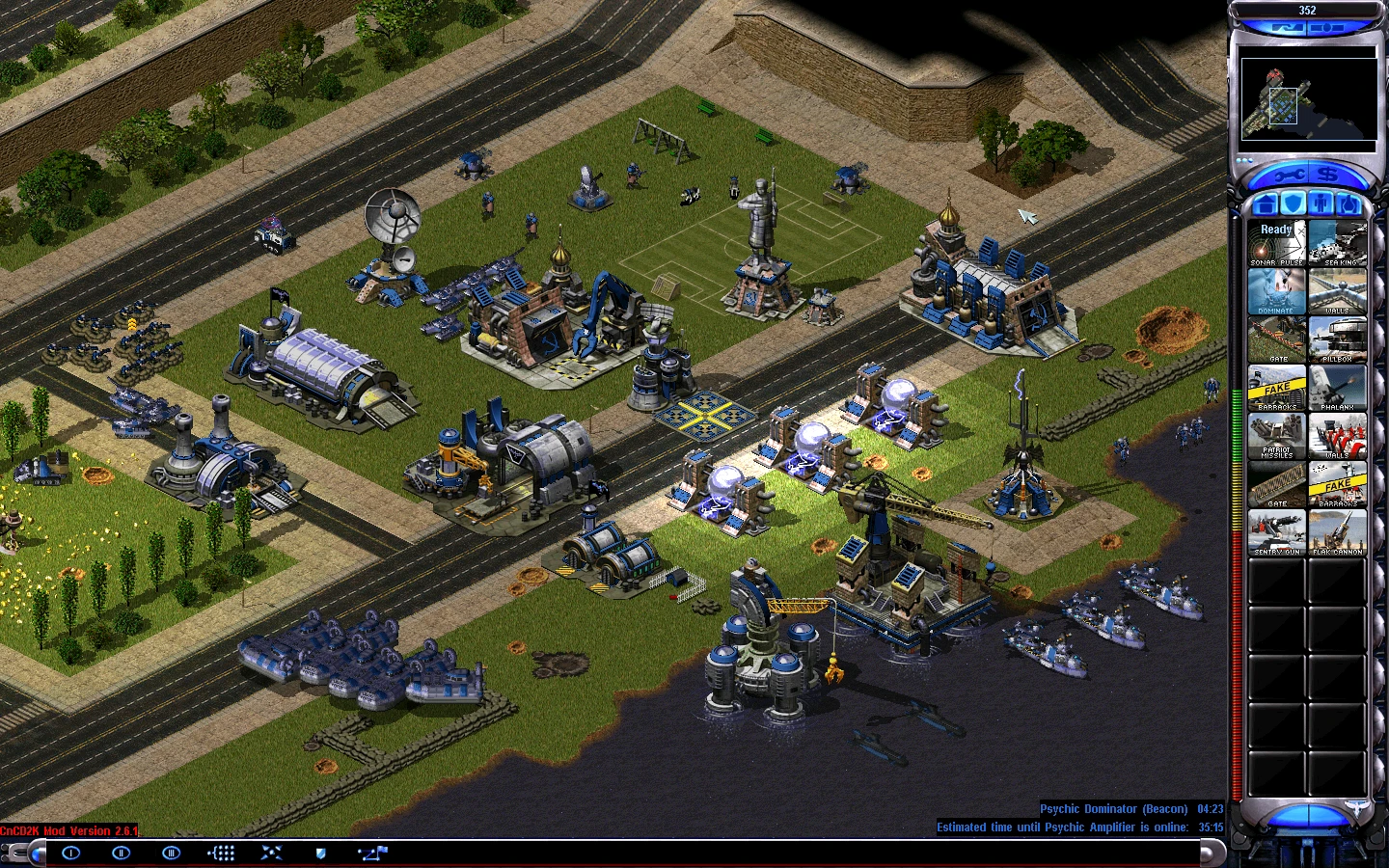Build a Pillbox from the sidebar
Screen dimensions: 1389x868
click(1338, 339)
